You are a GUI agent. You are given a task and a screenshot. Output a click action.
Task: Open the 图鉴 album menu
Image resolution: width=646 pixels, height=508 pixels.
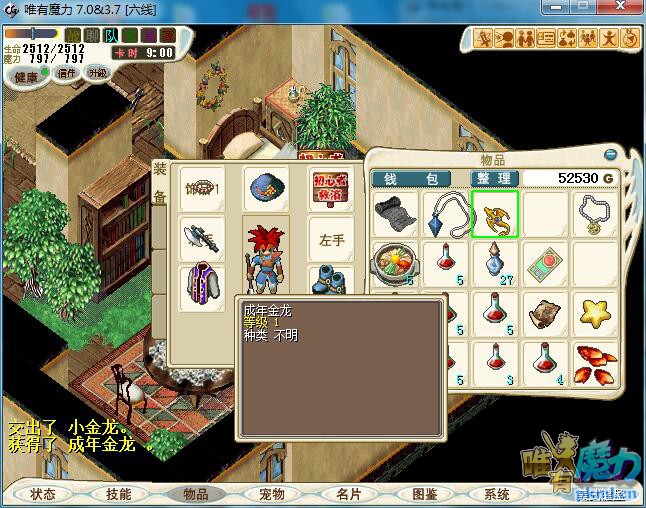[x=424, y=494]
